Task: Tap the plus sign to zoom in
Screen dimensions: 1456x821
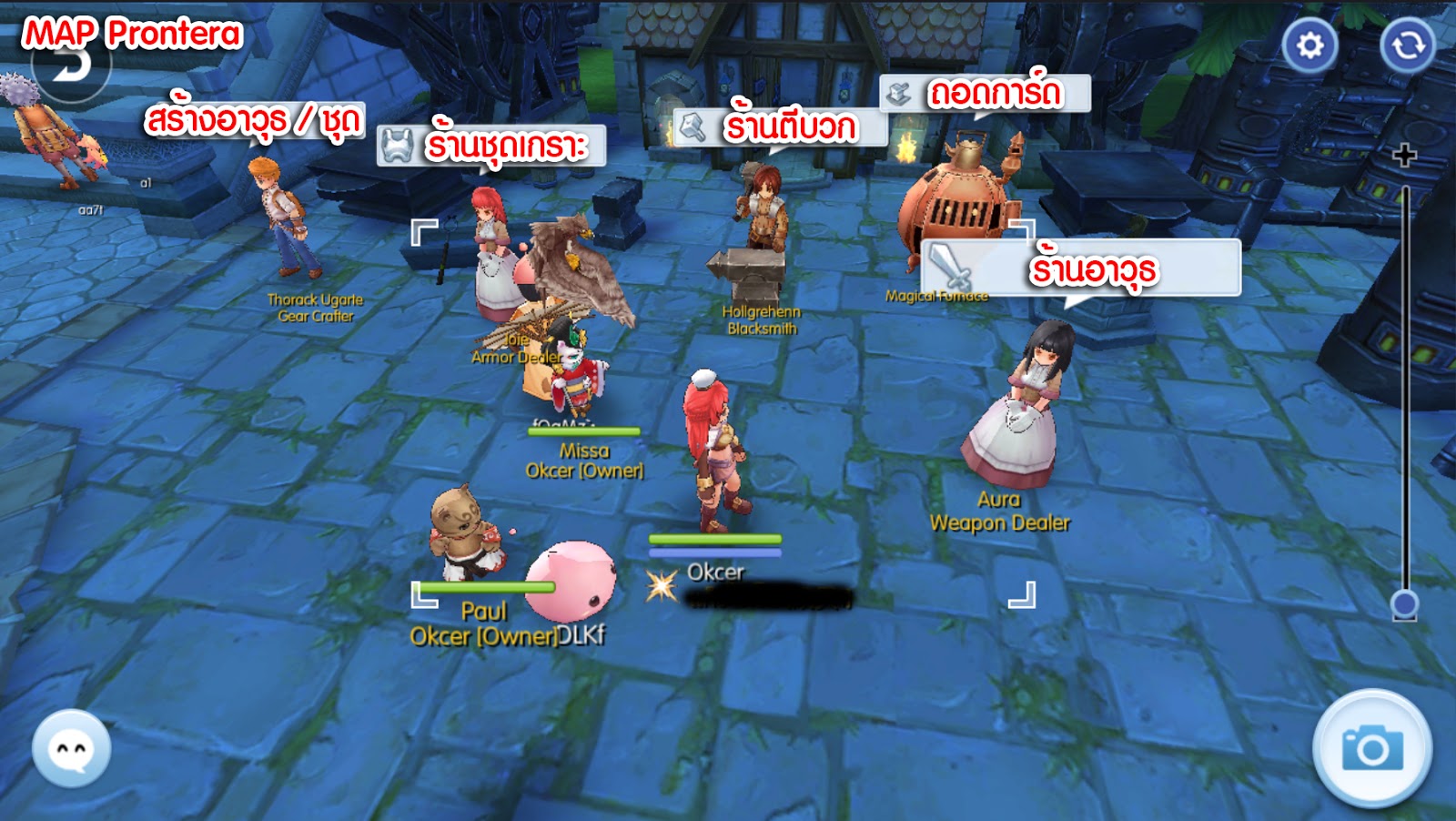Action: pyautogui.click(x=1406, y=155)
